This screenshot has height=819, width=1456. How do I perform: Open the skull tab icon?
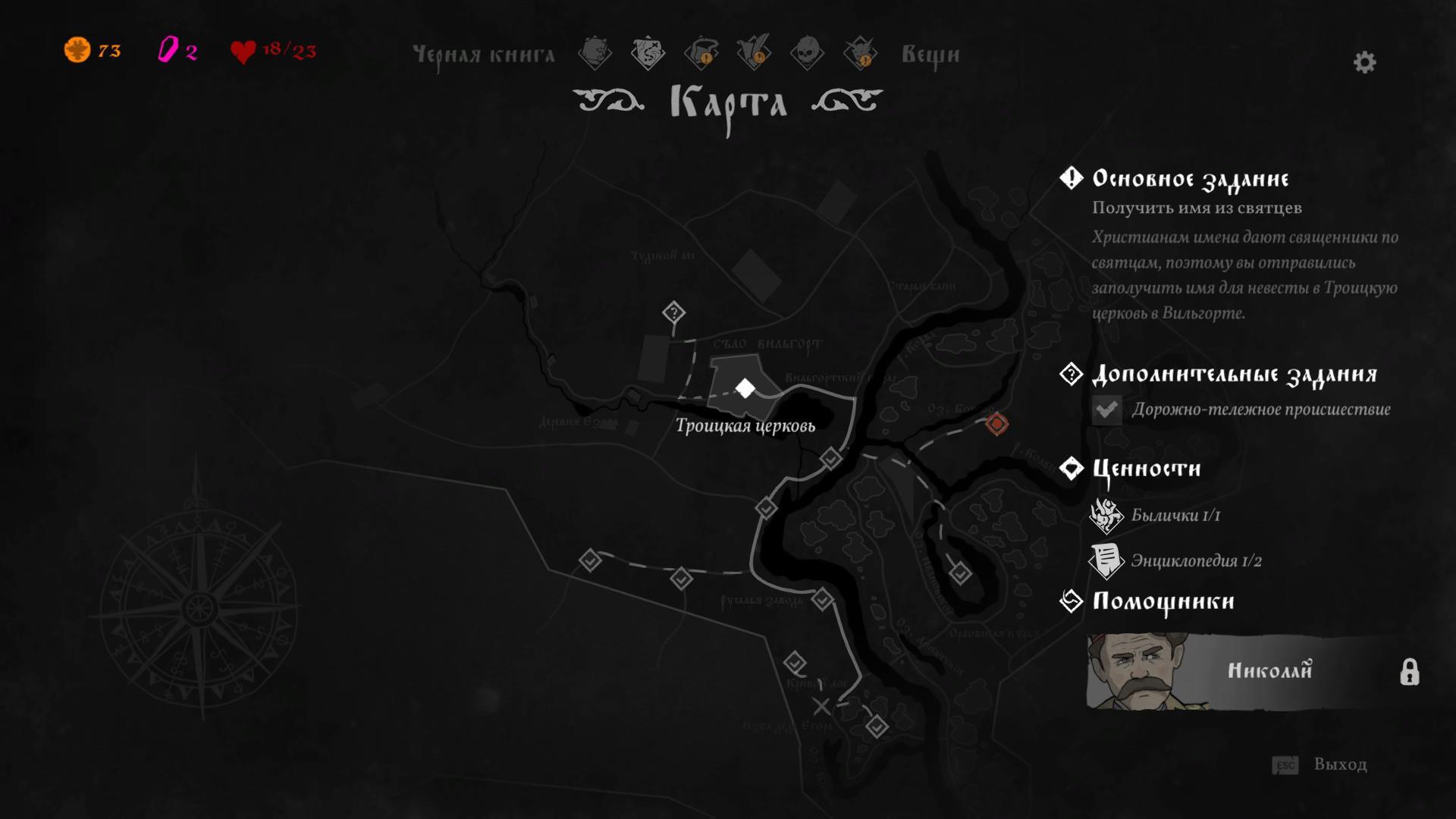tap(807, 53)
